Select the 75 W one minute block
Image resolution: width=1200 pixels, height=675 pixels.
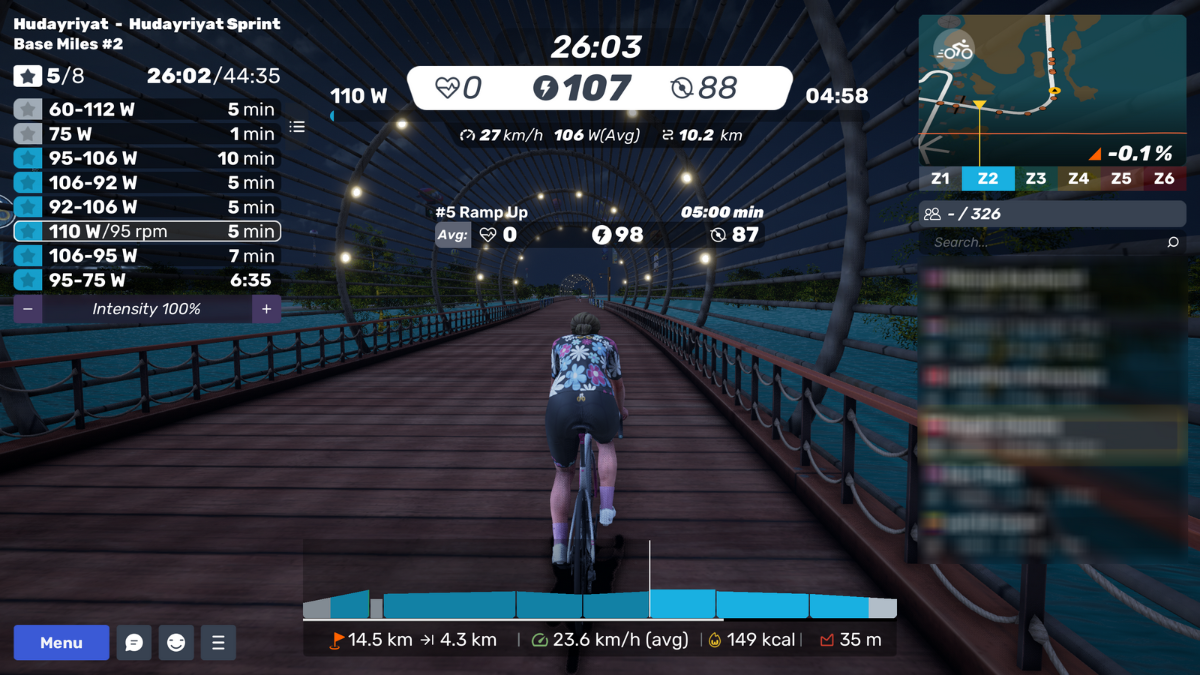(147, 134)
